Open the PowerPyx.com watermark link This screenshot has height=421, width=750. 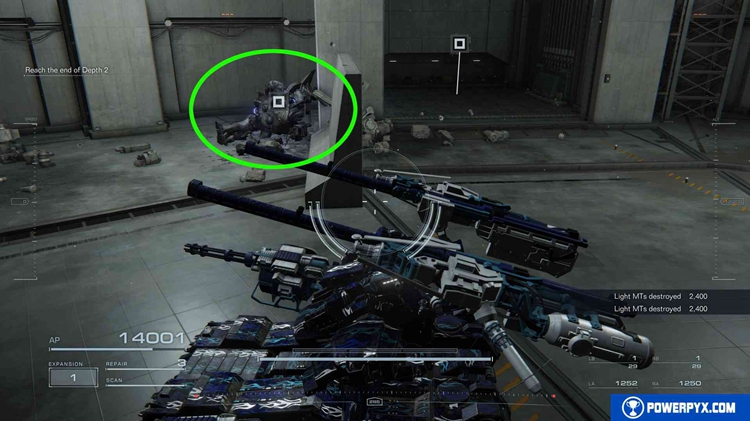[679, 407]
